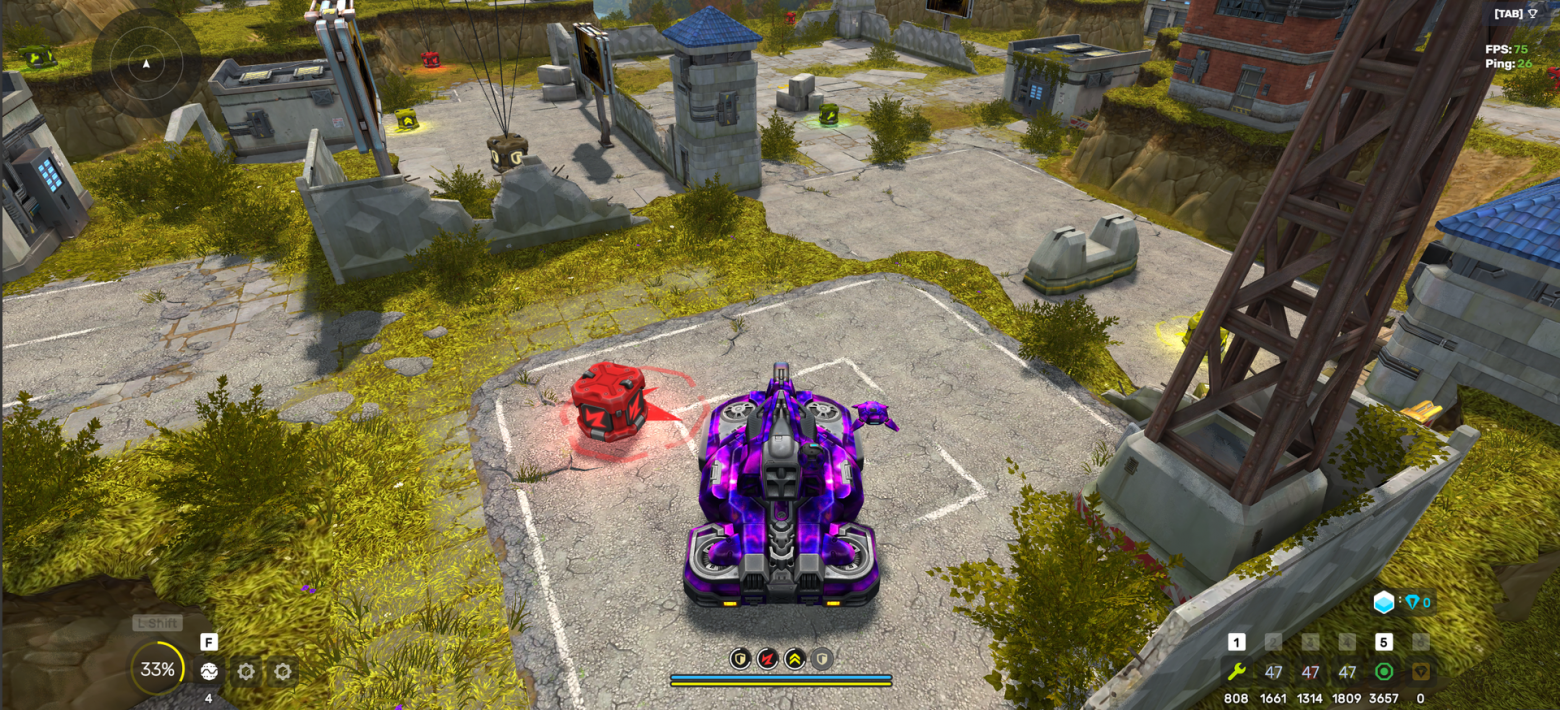
Task: Activate the drone wave icon
Action: [x=209, y=671]
